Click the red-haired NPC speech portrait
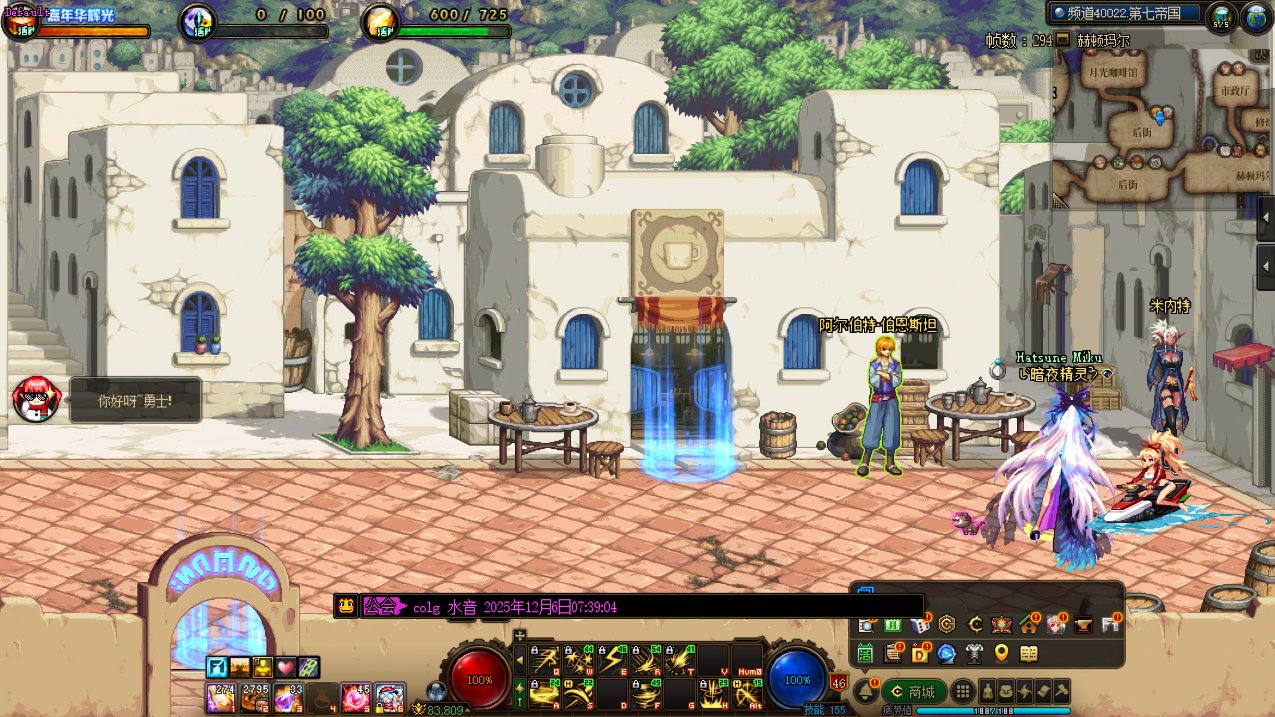The height and width of the screenshot is (717, 1275). [x=32, y=399]
